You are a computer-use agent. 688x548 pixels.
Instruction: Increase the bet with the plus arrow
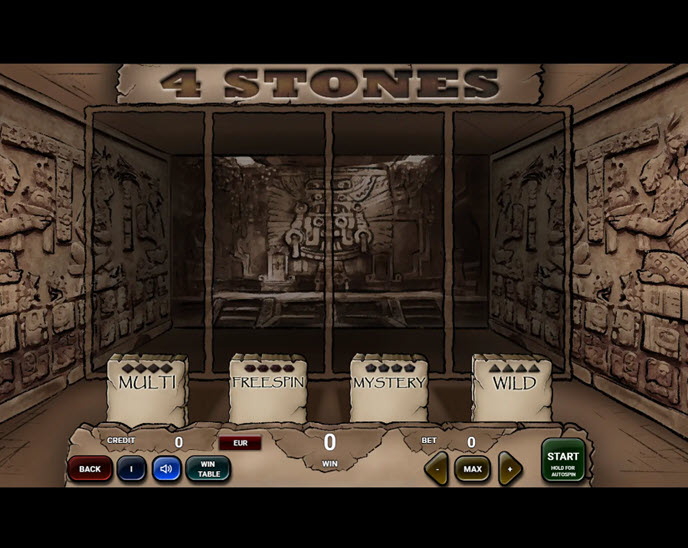[509, 469]
